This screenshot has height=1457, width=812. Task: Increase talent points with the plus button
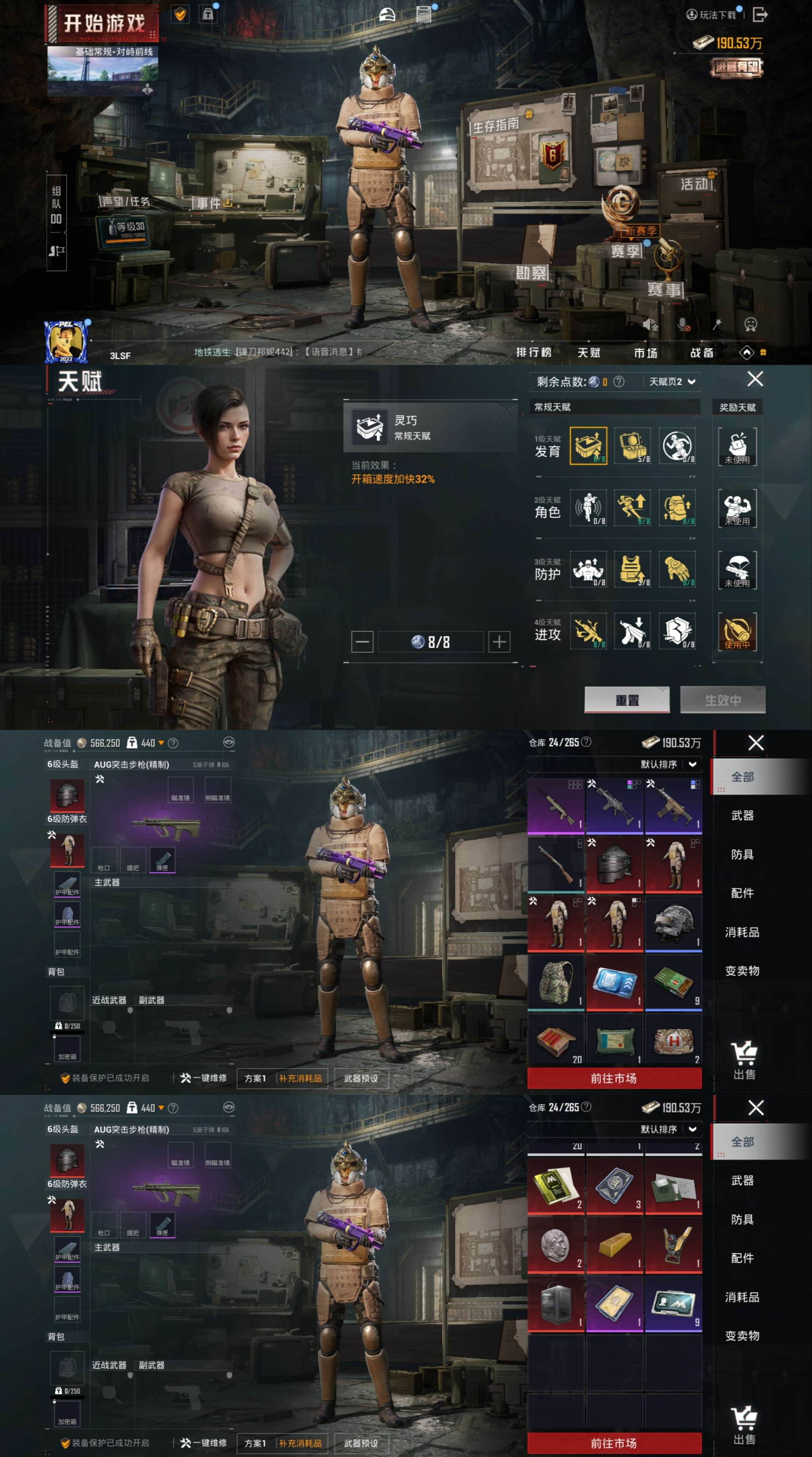pos(499,641)
